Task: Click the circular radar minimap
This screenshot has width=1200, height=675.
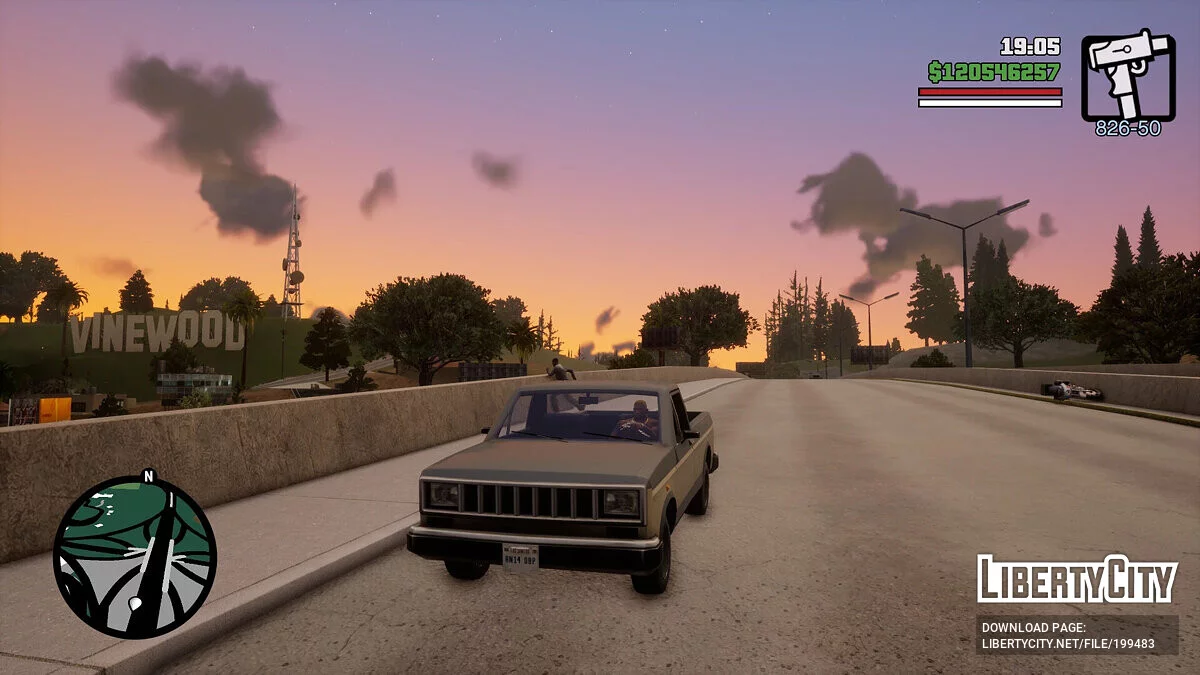Action: tap(135, 556)
